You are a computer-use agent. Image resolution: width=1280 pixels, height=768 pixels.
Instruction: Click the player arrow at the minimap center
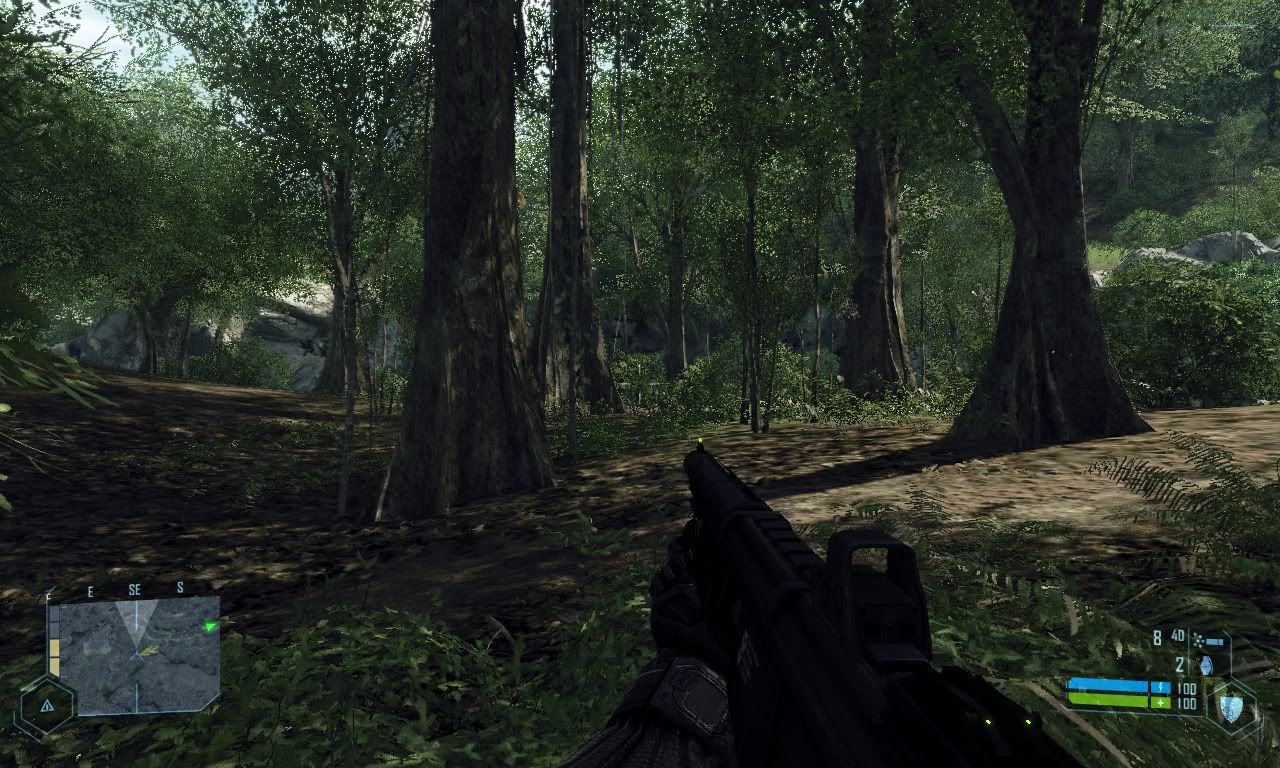(137, 652)
